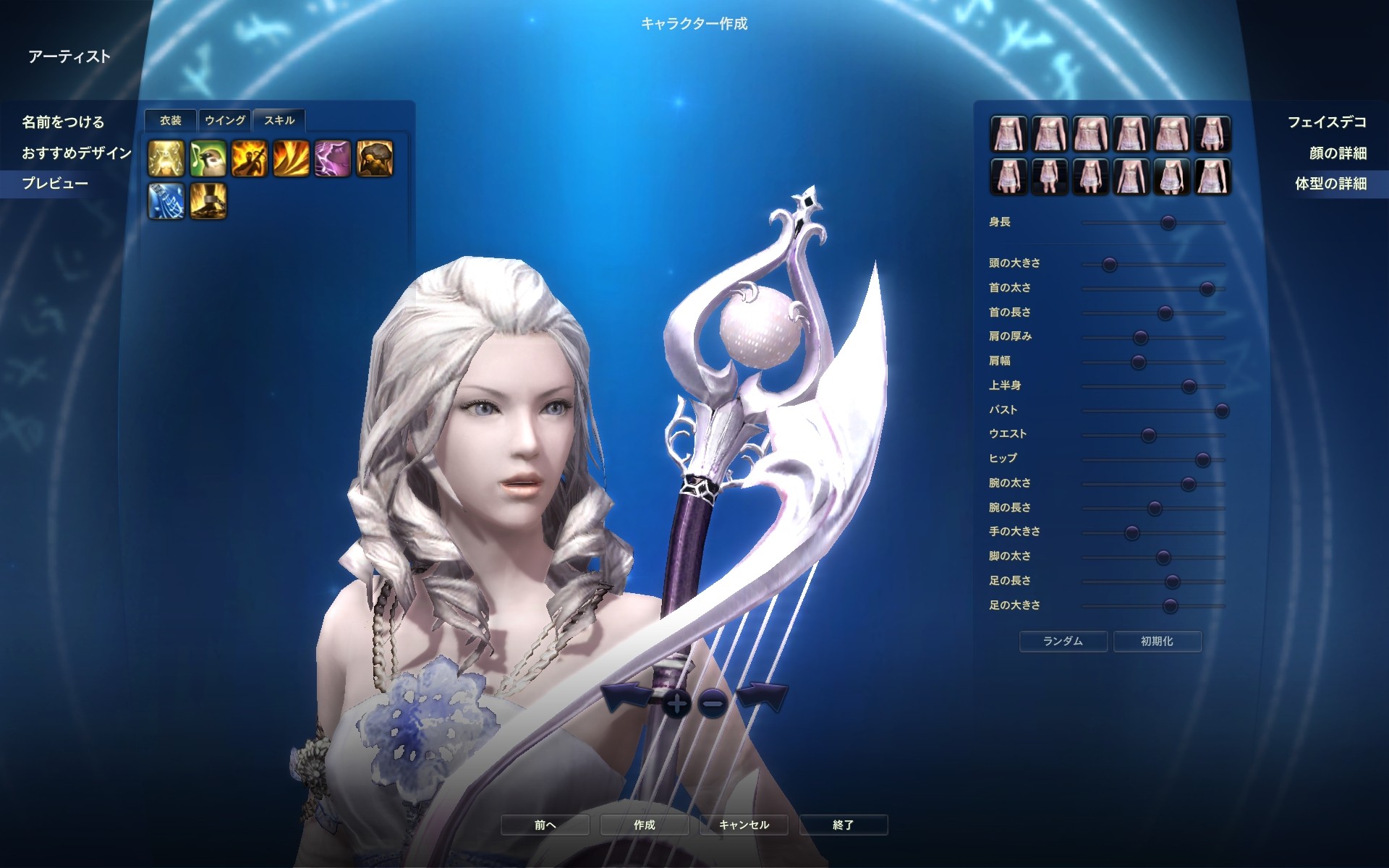Select the スキル skills tab

(279, 121)
